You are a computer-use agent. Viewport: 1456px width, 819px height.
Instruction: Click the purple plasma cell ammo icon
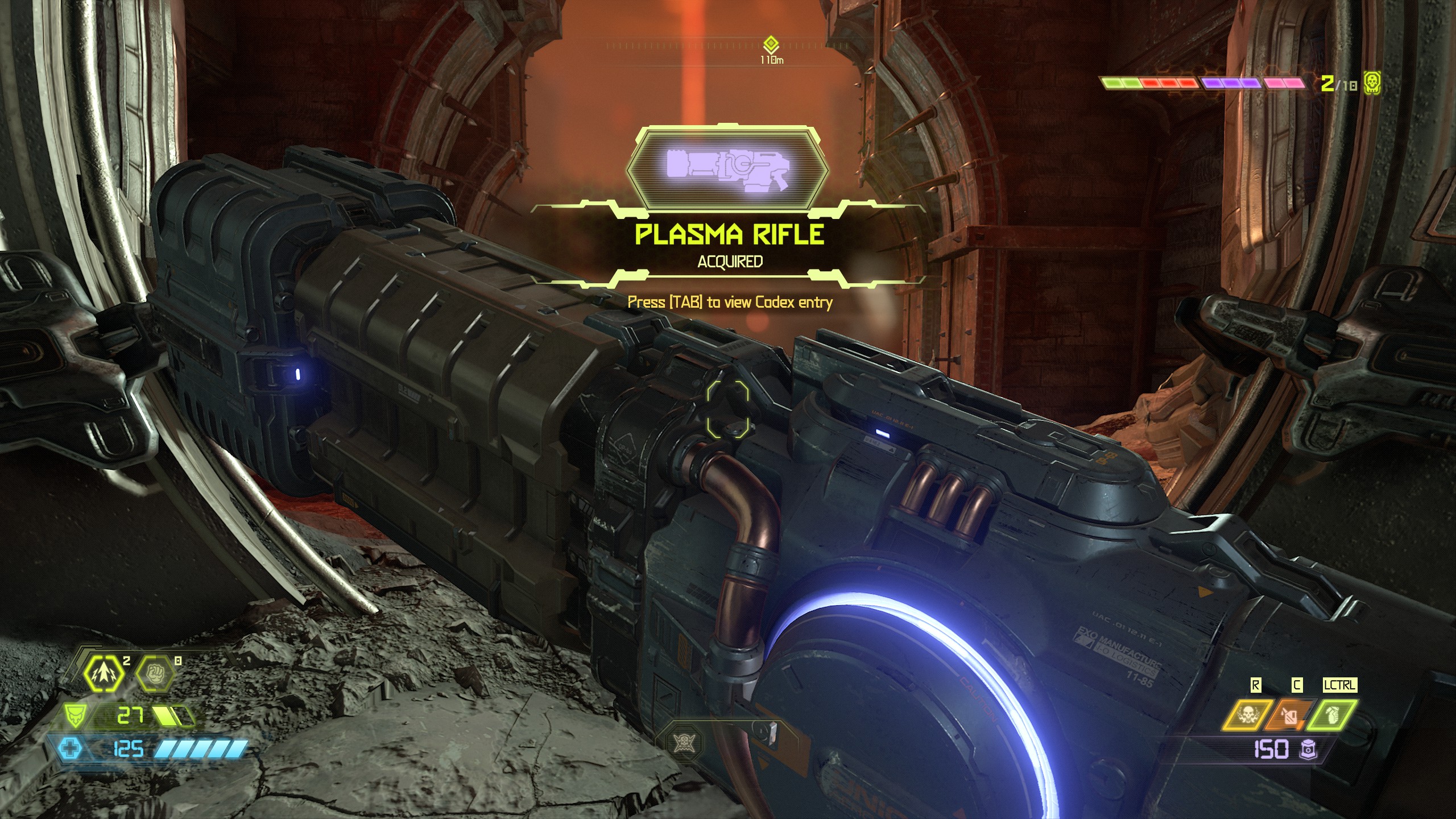point(1308,750)
